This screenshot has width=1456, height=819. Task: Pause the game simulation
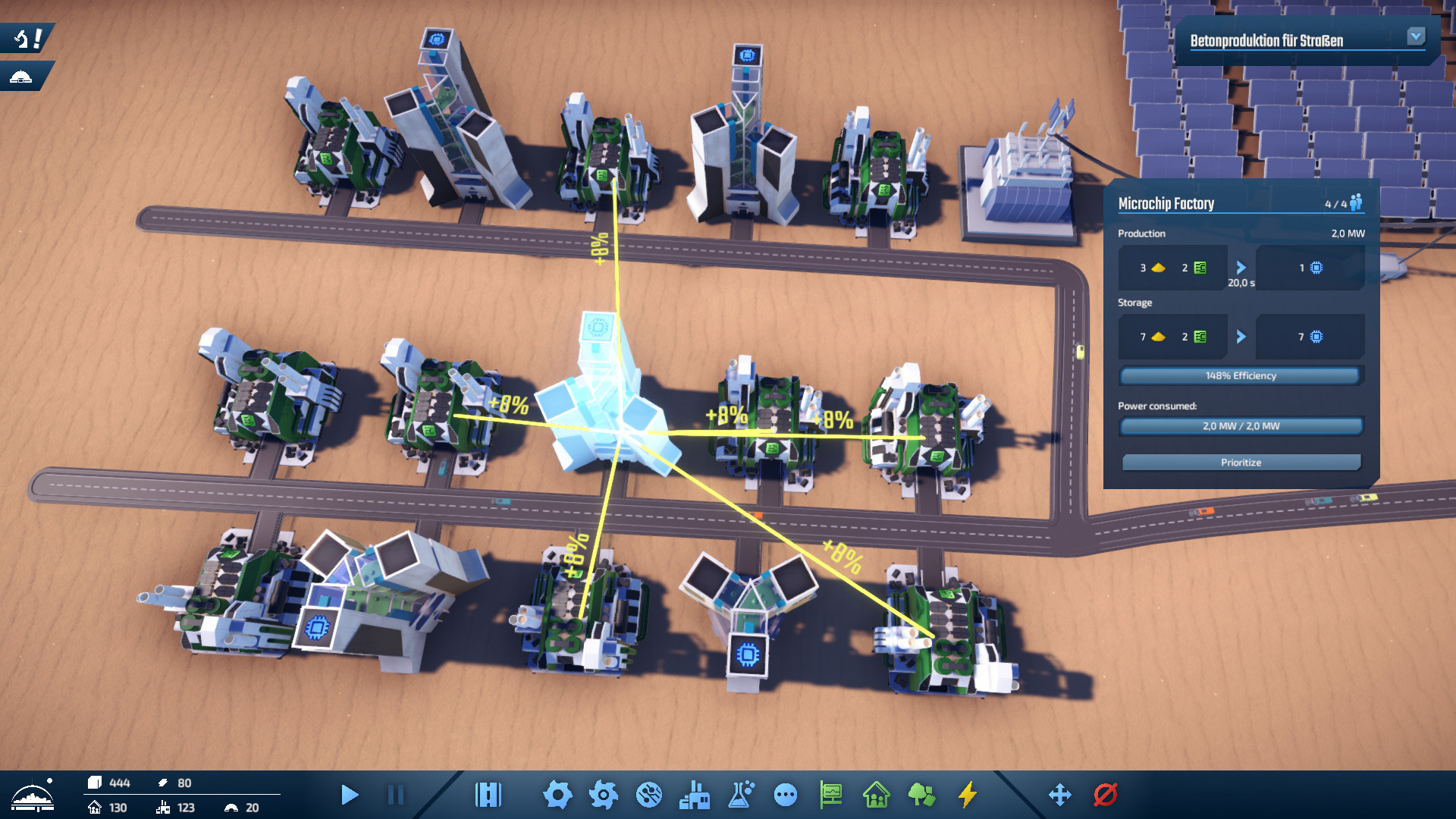pyautogui.click(x=395, y=795)
